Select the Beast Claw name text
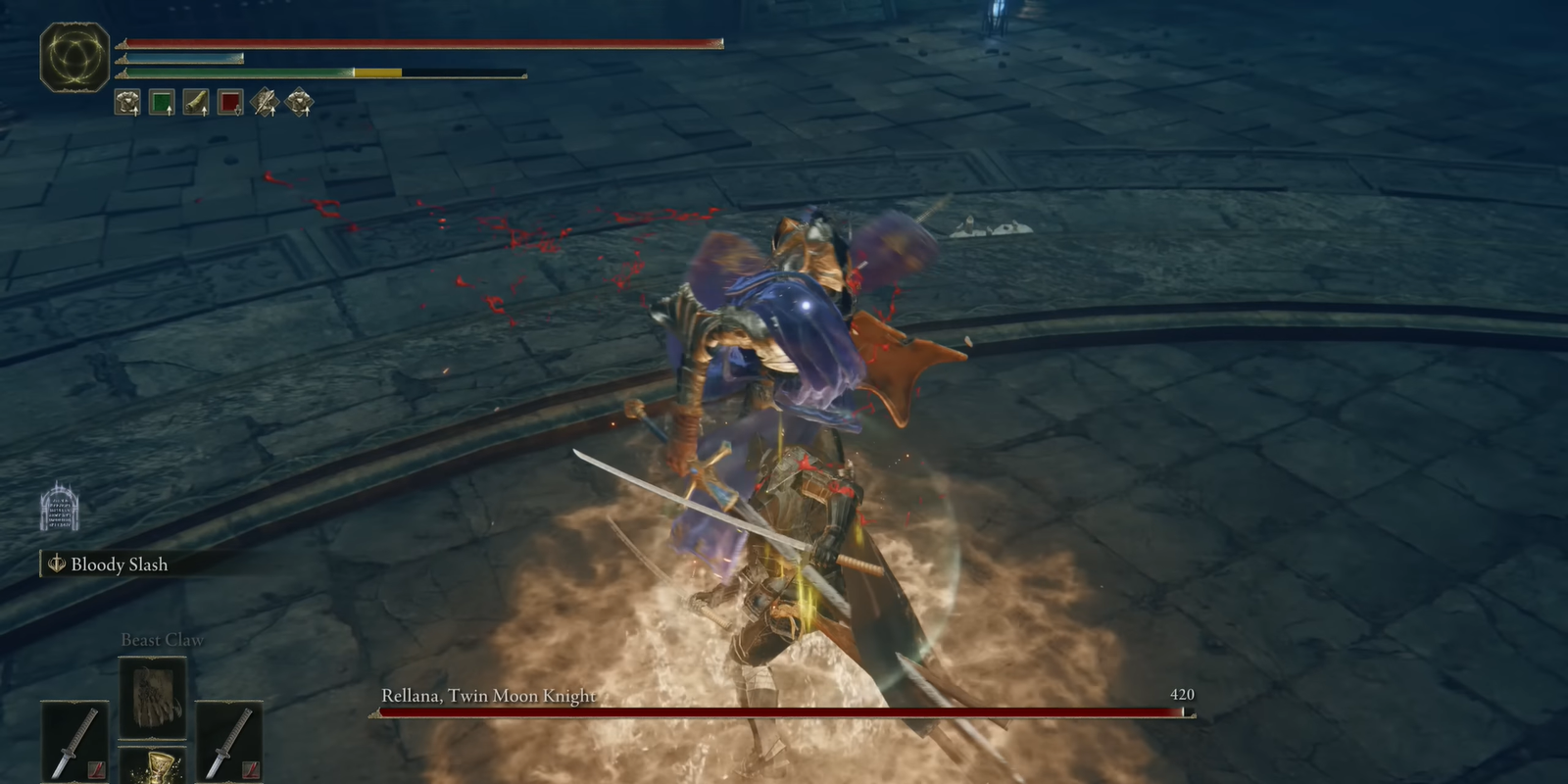Image resolution: width=1568 pixels, height=784 pixels. pyautogui.click(x=161, y=639)
